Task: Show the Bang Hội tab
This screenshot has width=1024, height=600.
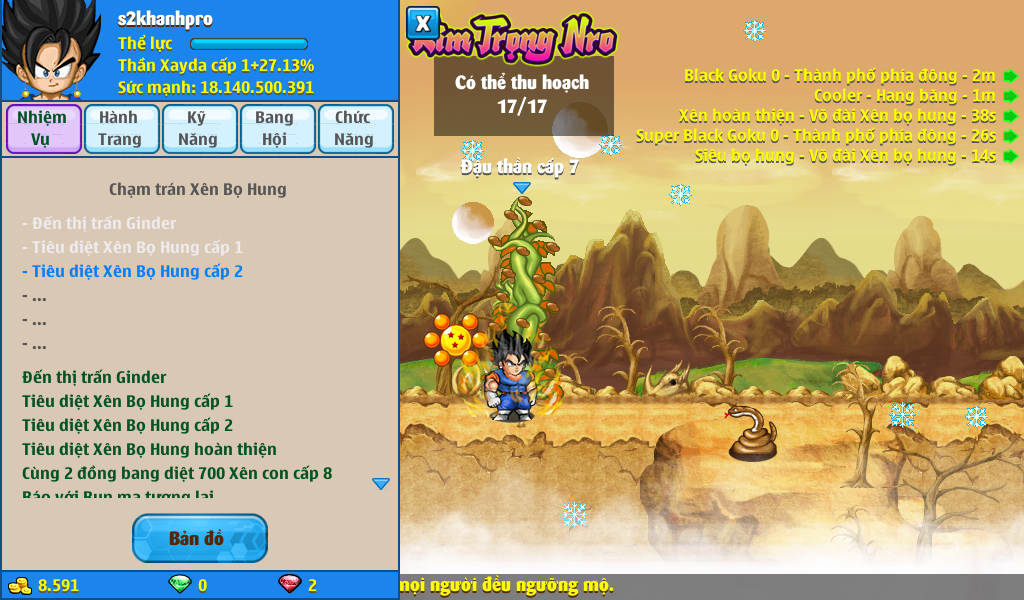Action: [x=275, y=129]
